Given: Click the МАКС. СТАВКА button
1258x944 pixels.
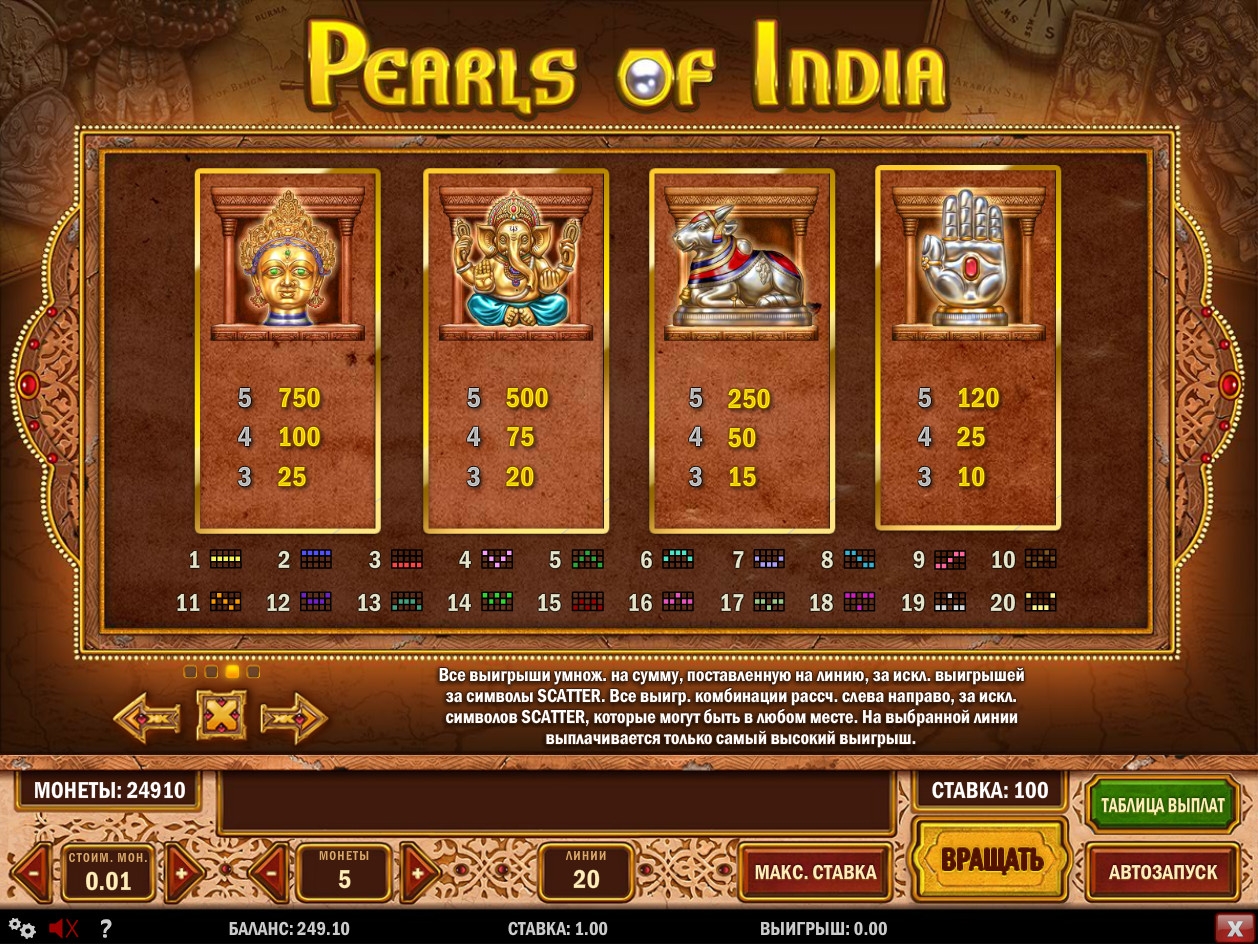Looking at the screenshot, I should 815,872.
